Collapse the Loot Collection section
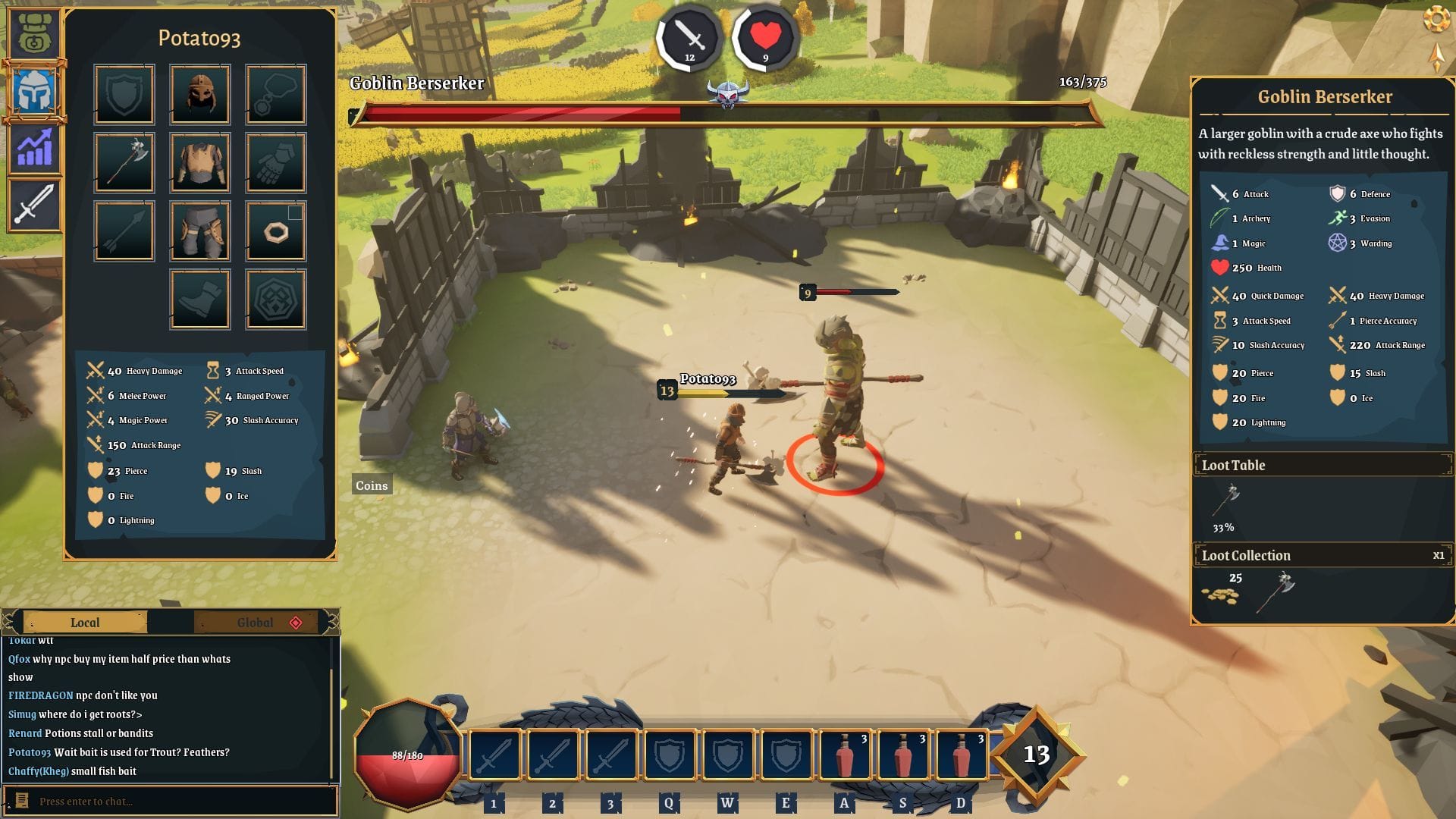 click(1323, 555)
